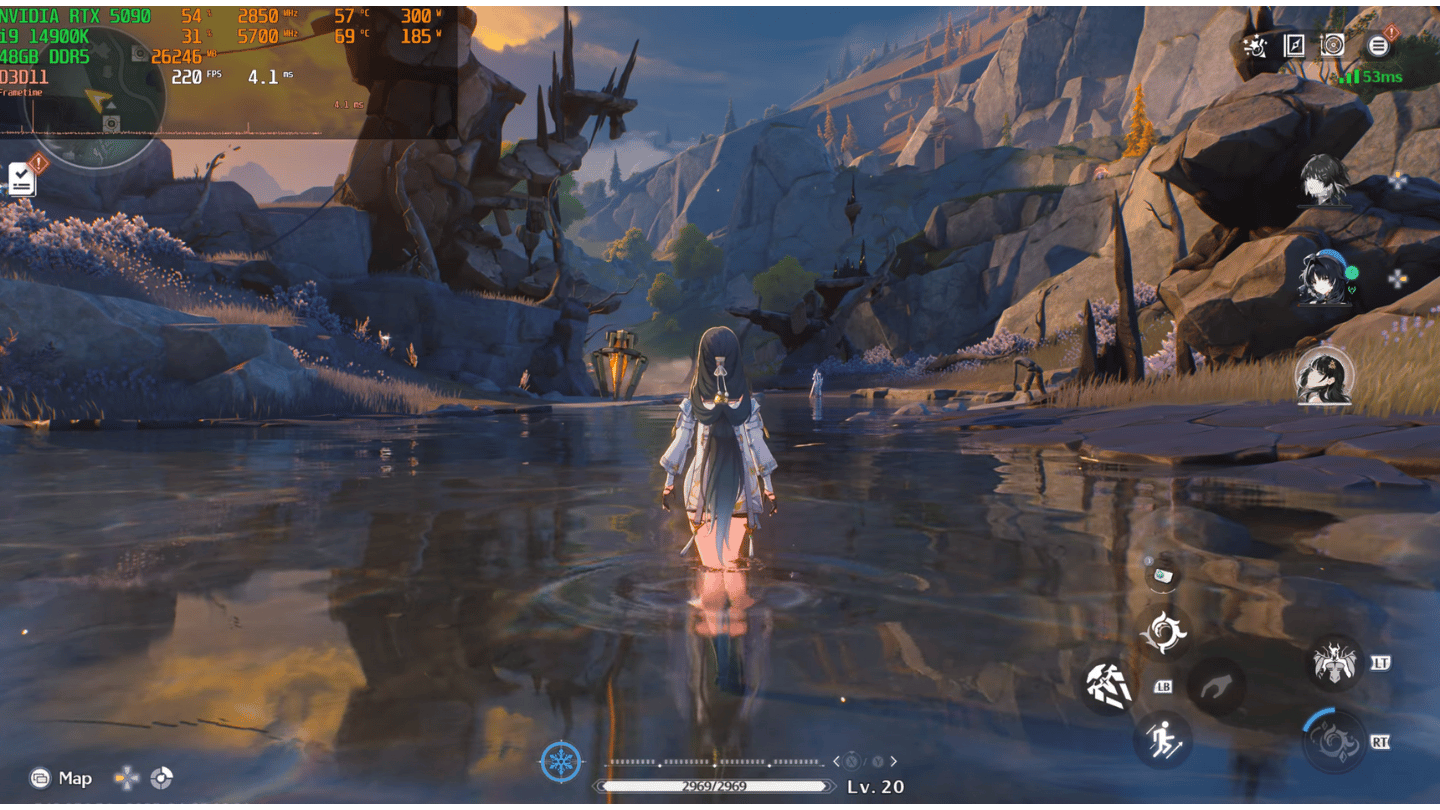Image resolution: width=1440 pixels, height=810 pixels.
Task: Use the small card item icon
Action: coord(1163,574)
